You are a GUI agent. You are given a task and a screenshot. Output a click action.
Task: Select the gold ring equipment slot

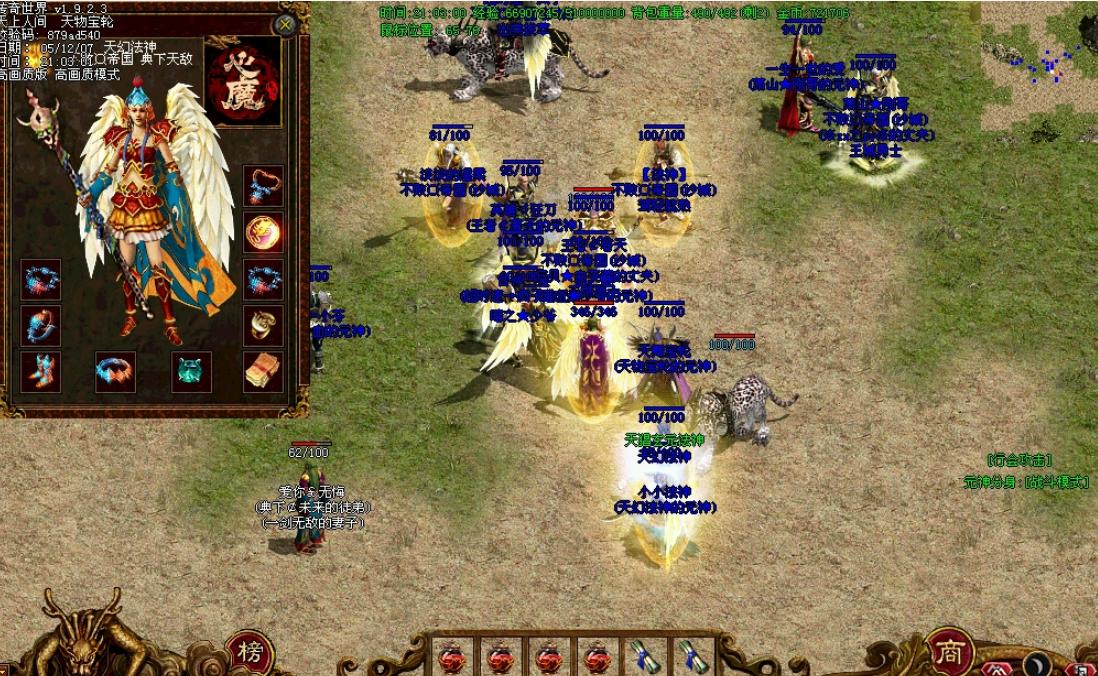click(263, 325)
